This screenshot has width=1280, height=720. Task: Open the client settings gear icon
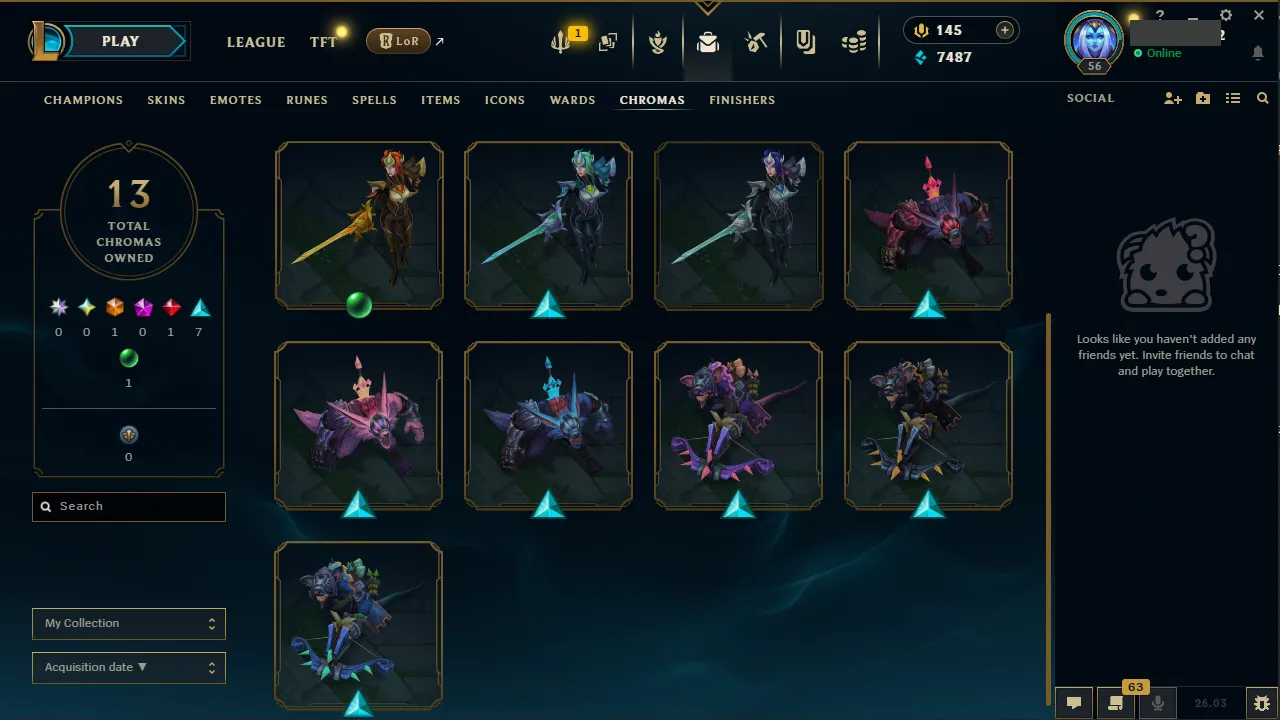coord(1225,15)
